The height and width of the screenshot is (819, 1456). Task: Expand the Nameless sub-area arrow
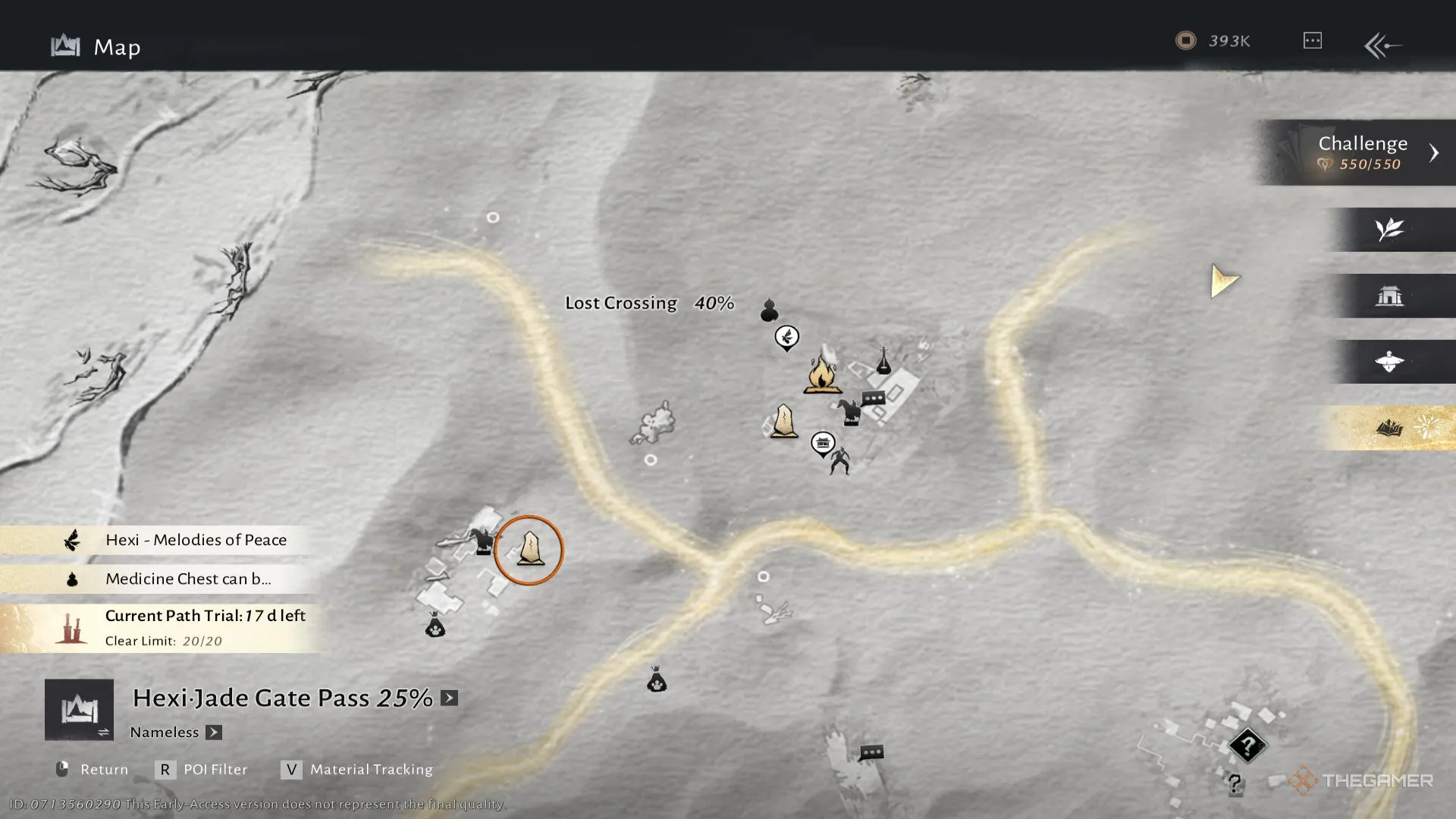pos(214,733)
